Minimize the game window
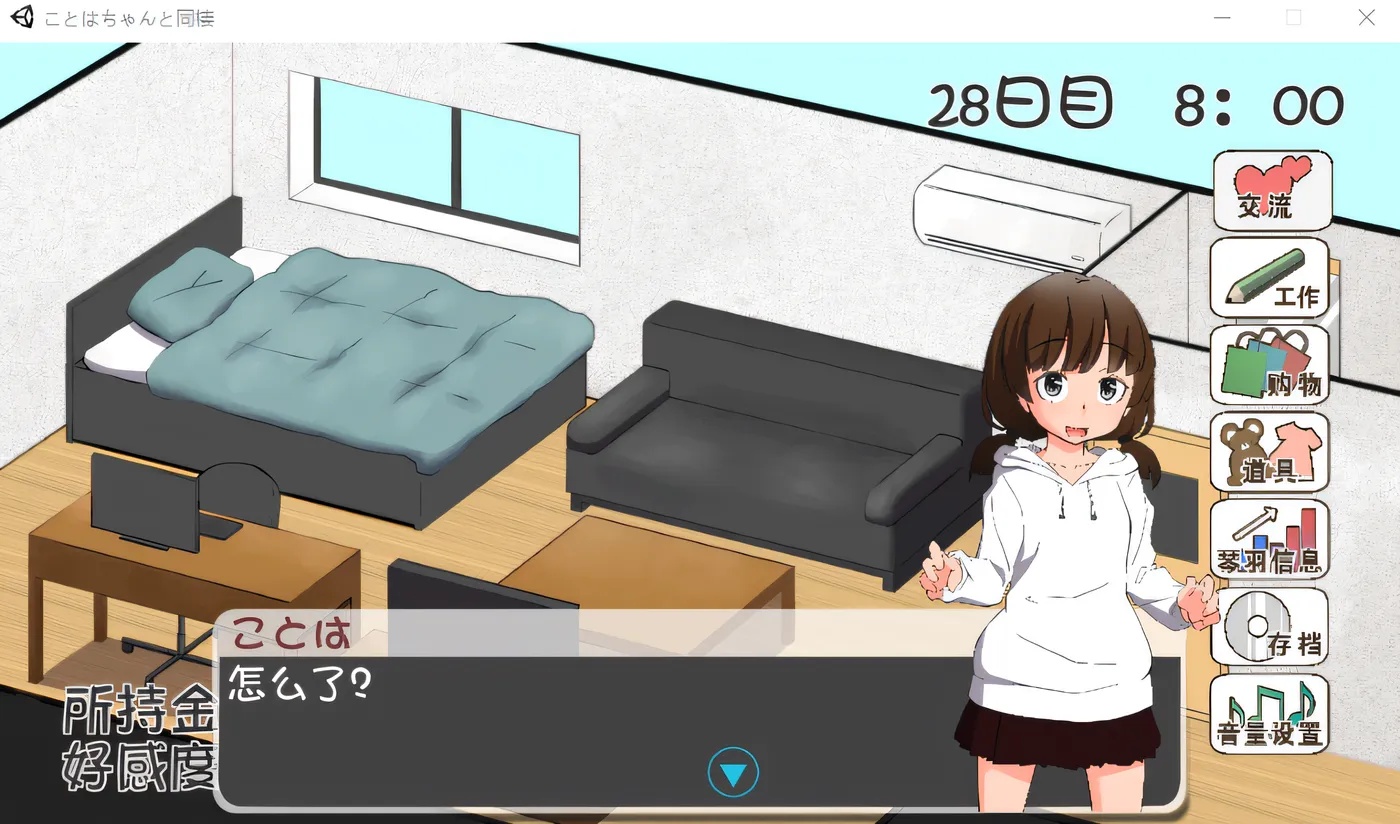The image size is (1400, 824). point(1222,17)
